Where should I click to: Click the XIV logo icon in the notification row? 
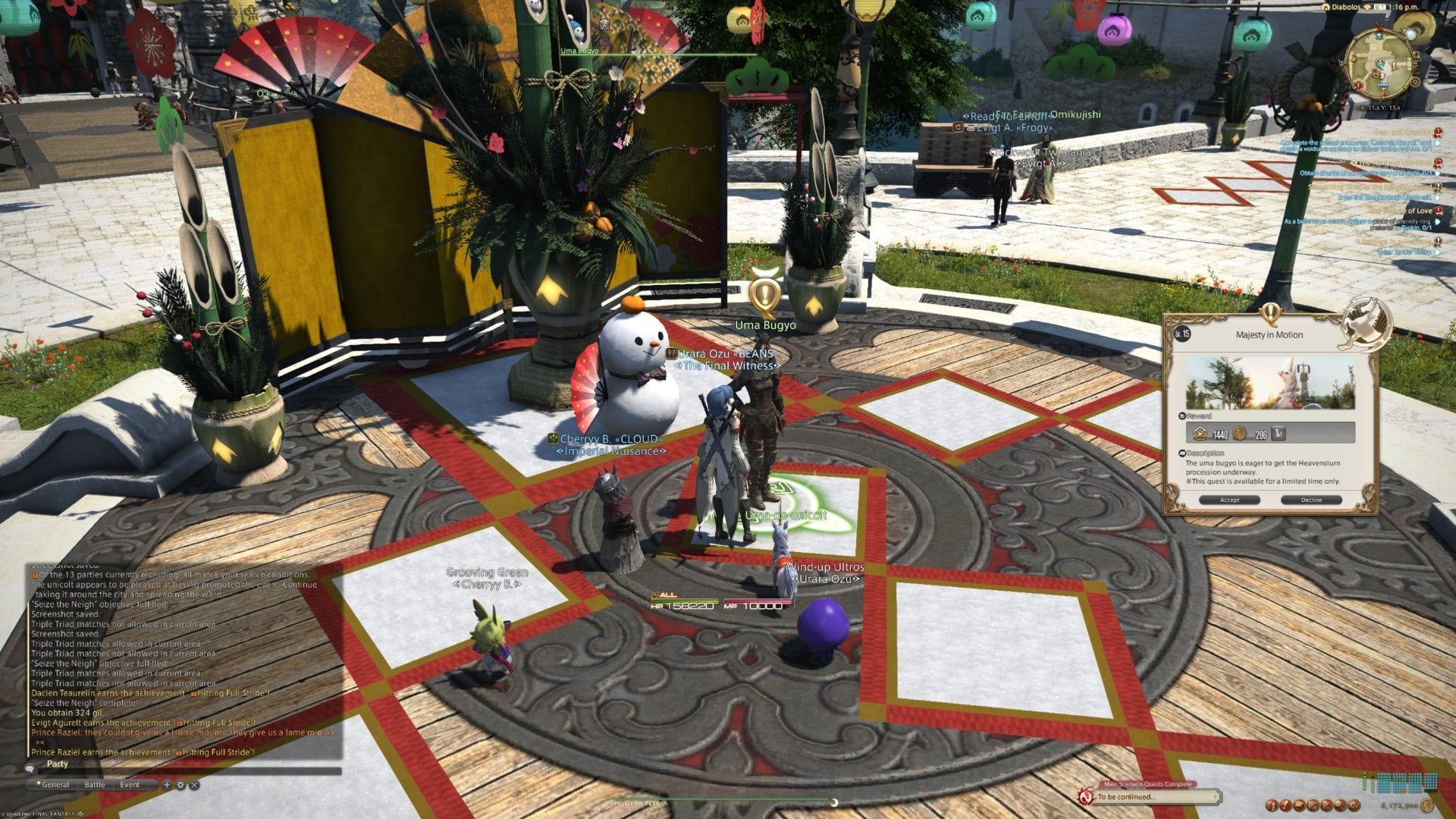tap(1354, 805)
